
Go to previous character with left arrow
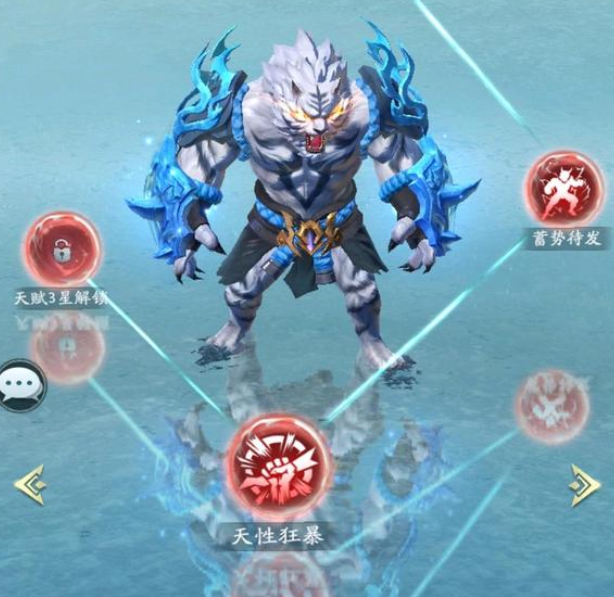tap(29, 482)
